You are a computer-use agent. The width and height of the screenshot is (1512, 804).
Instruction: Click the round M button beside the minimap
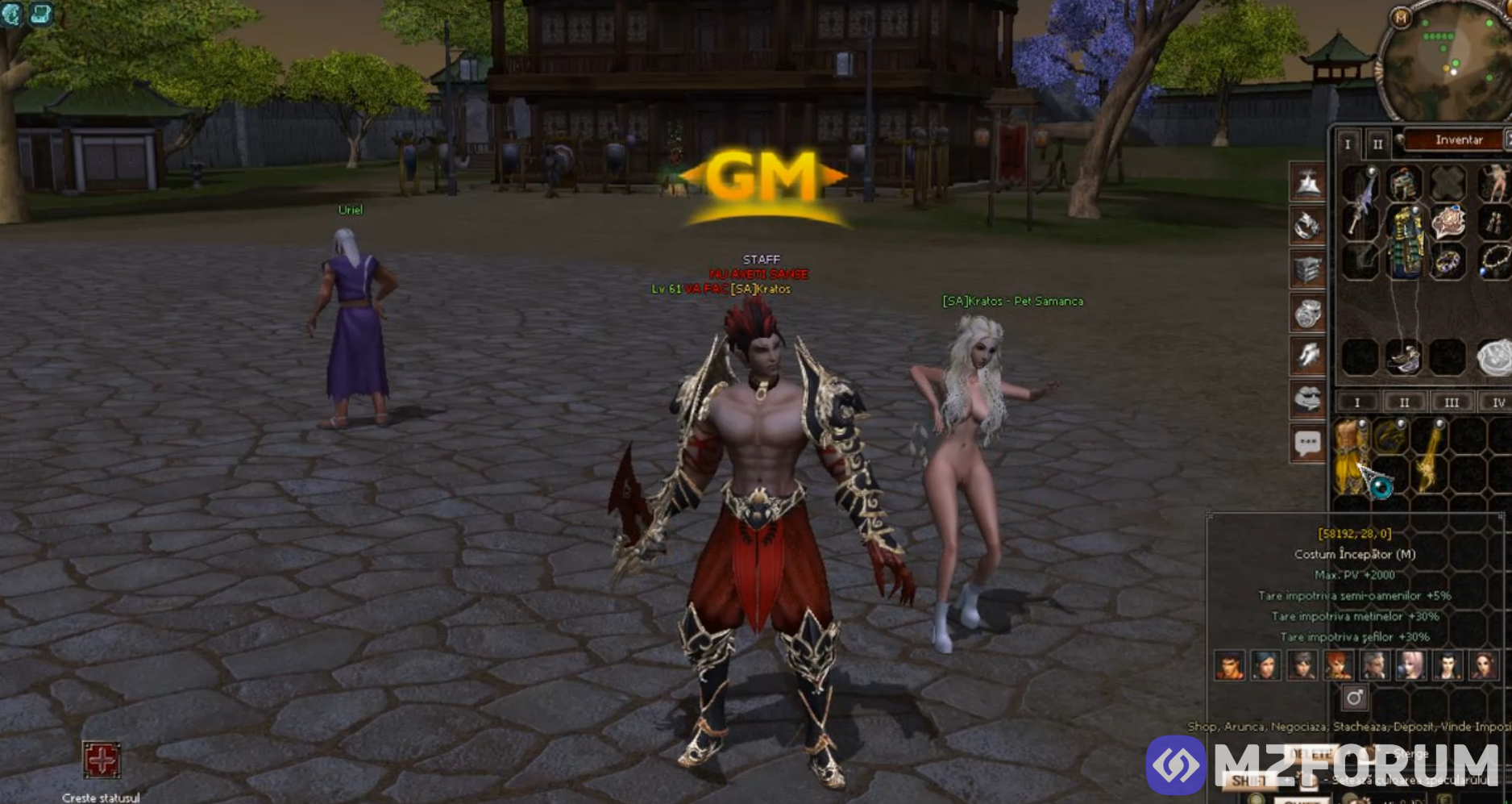(1401, 18)
